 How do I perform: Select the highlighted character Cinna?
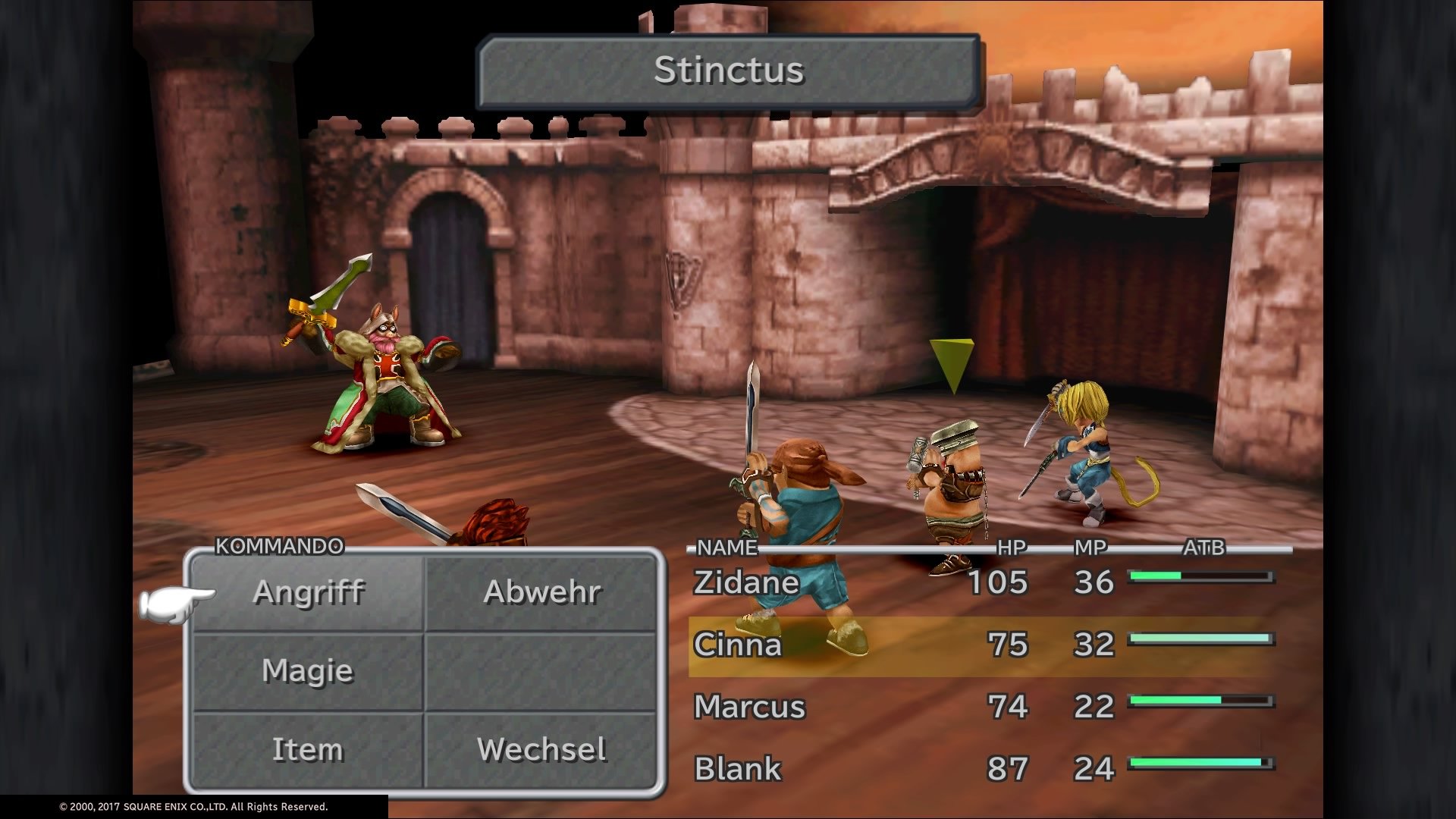[736, 646]
